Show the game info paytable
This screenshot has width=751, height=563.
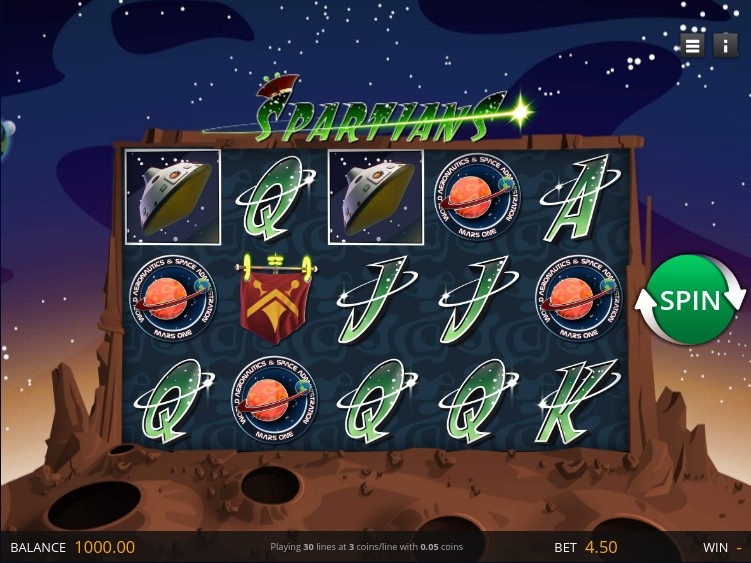pos(724,45)
